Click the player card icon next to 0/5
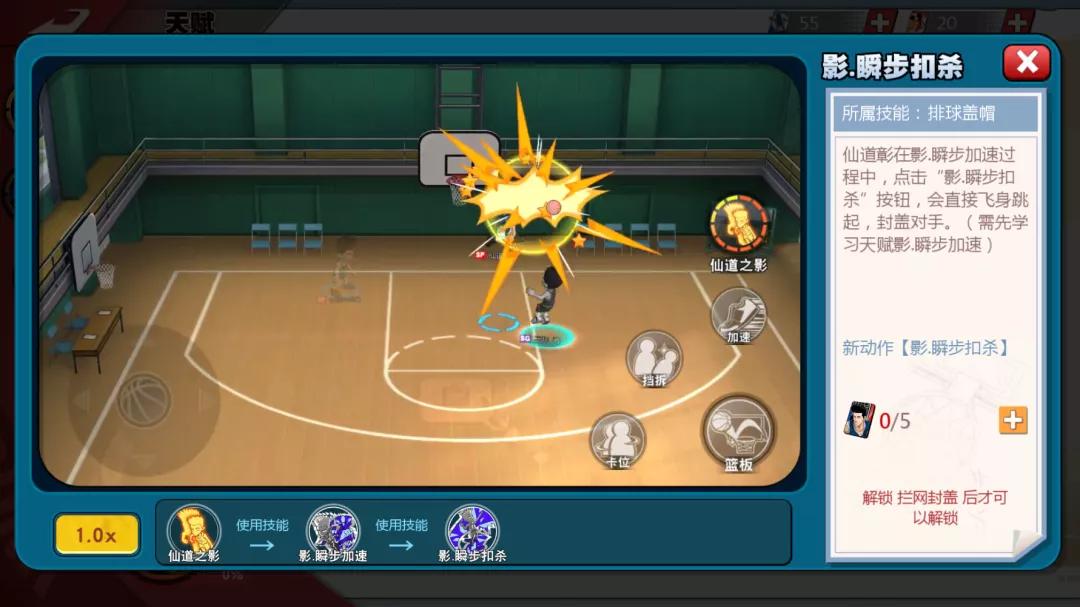Image resolution: width=1080 pixels, height=607 pixels. point(858,420)
